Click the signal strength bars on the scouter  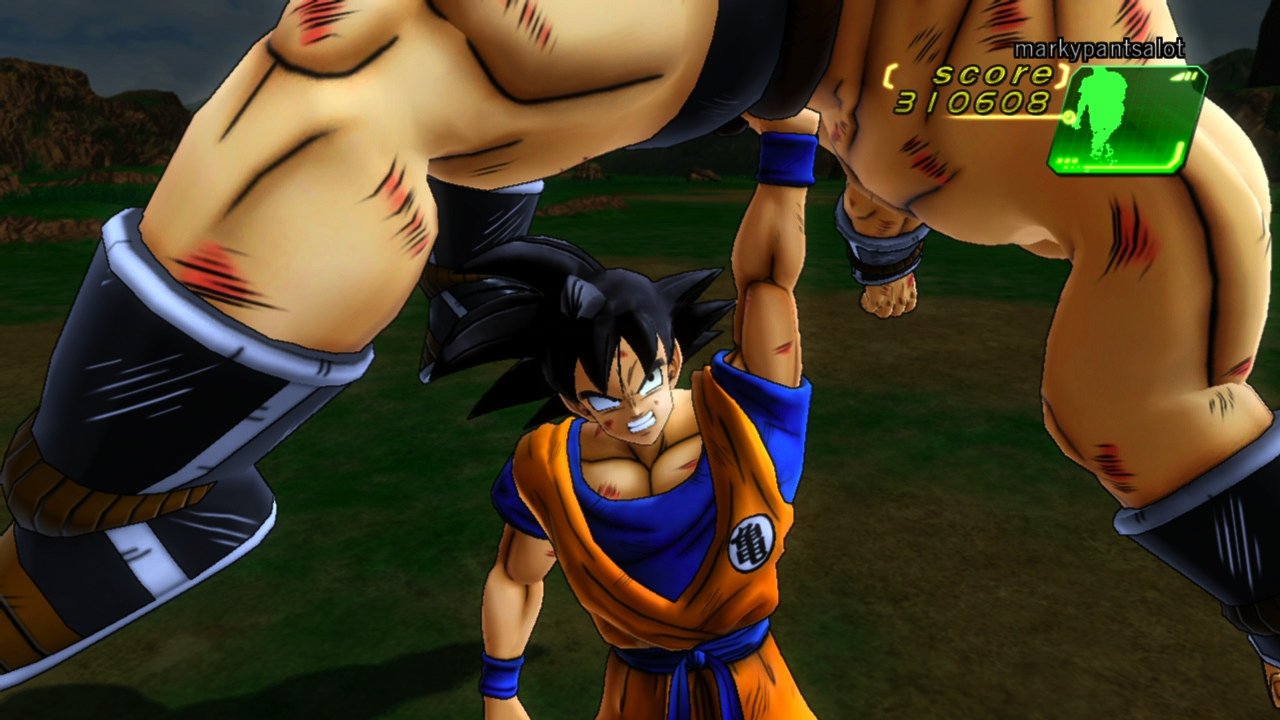coord(1186,76)
